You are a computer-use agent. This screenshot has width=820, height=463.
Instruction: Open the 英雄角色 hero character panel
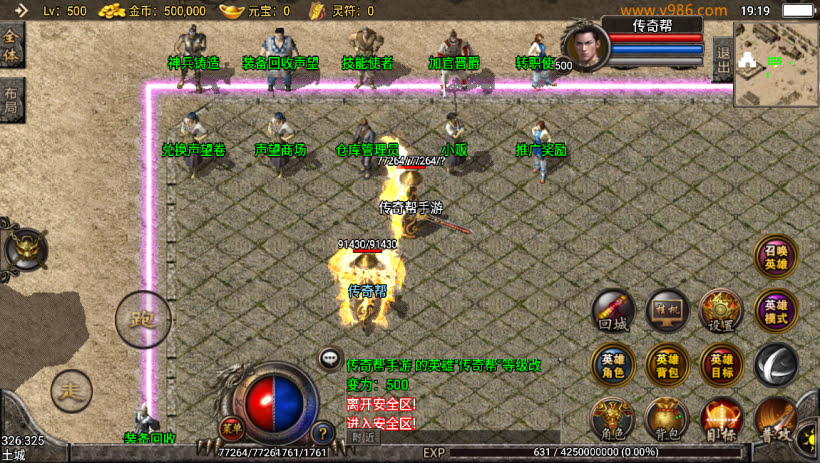pyautogui.click(x=613, y=364)
